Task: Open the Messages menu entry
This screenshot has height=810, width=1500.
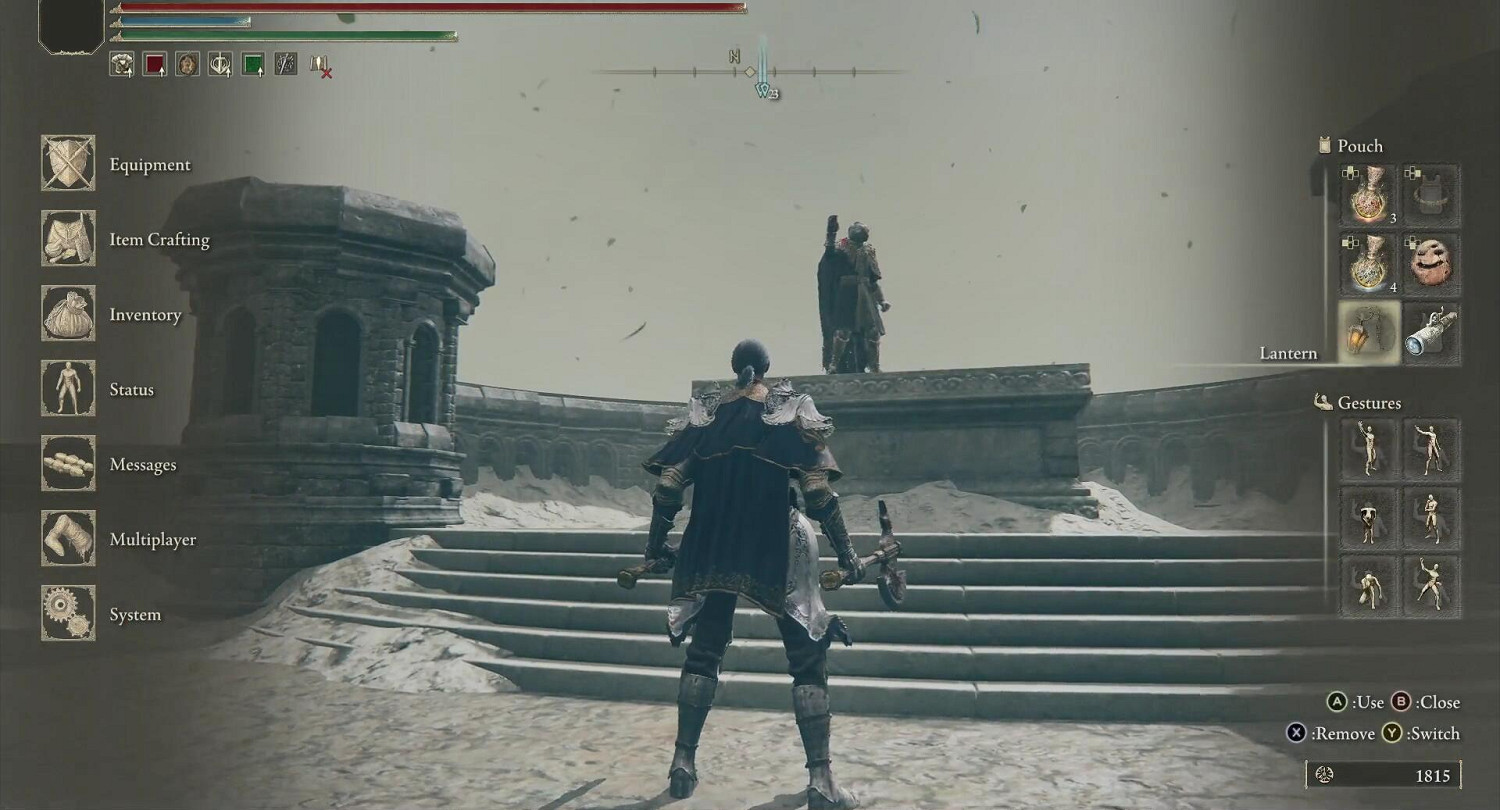Action: (67, 464)
